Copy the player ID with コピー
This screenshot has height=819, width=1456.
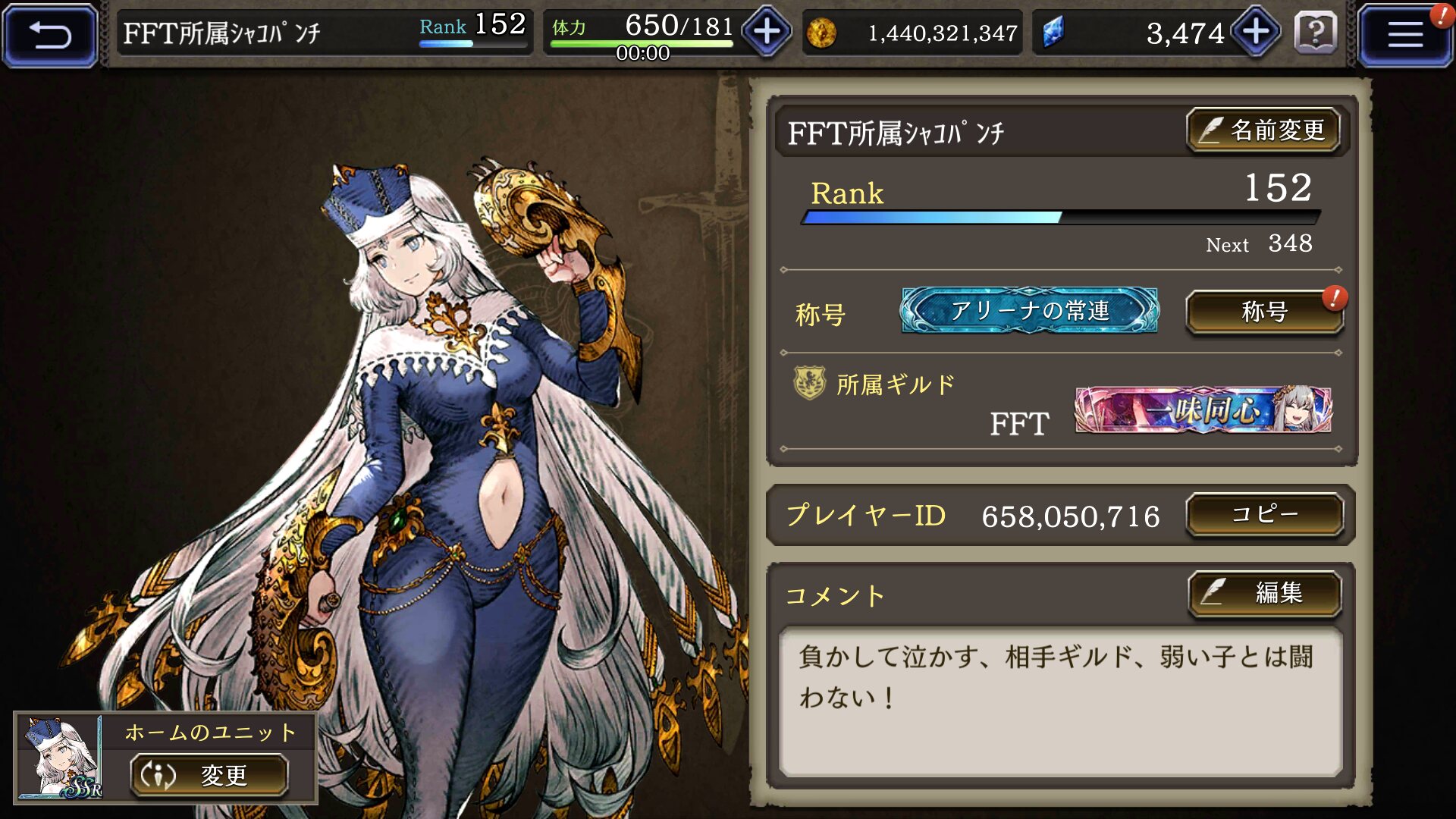[x=1264, y=515]
